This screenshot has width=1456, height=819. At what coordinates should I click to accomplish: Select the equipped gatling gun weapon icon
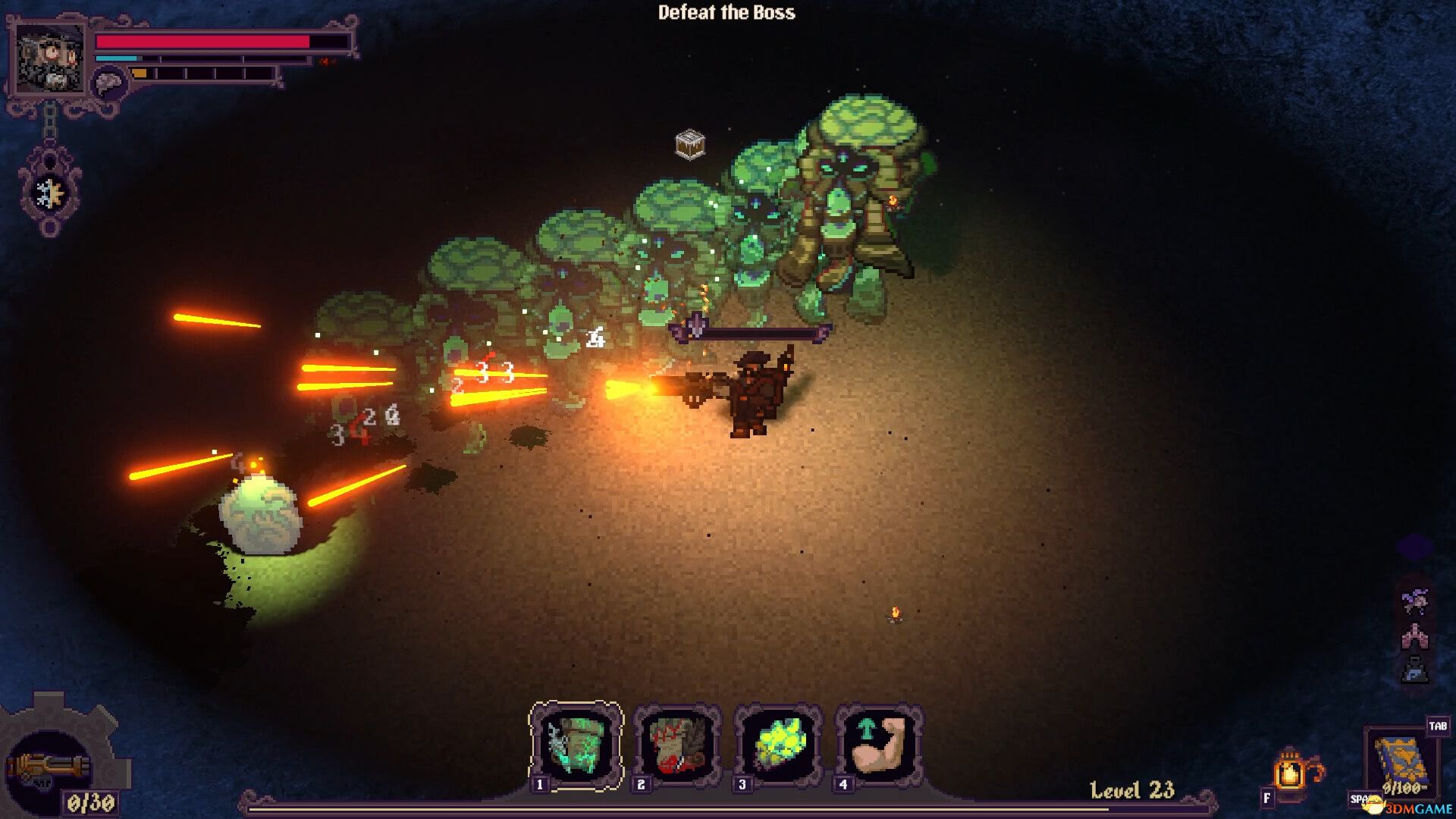click(47, 767)
